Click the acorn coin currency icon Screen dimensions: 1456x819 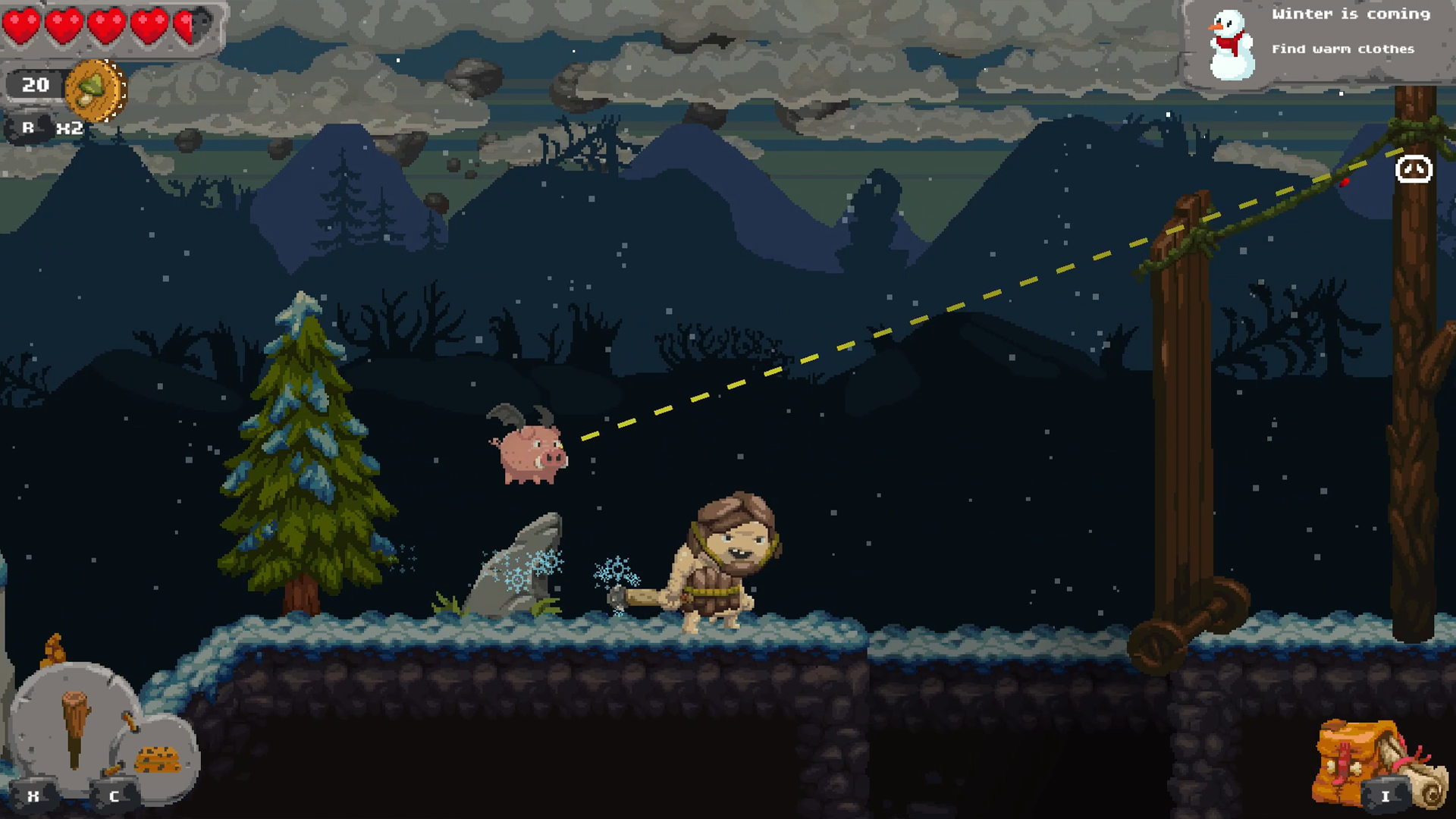[x=93, y=89]
